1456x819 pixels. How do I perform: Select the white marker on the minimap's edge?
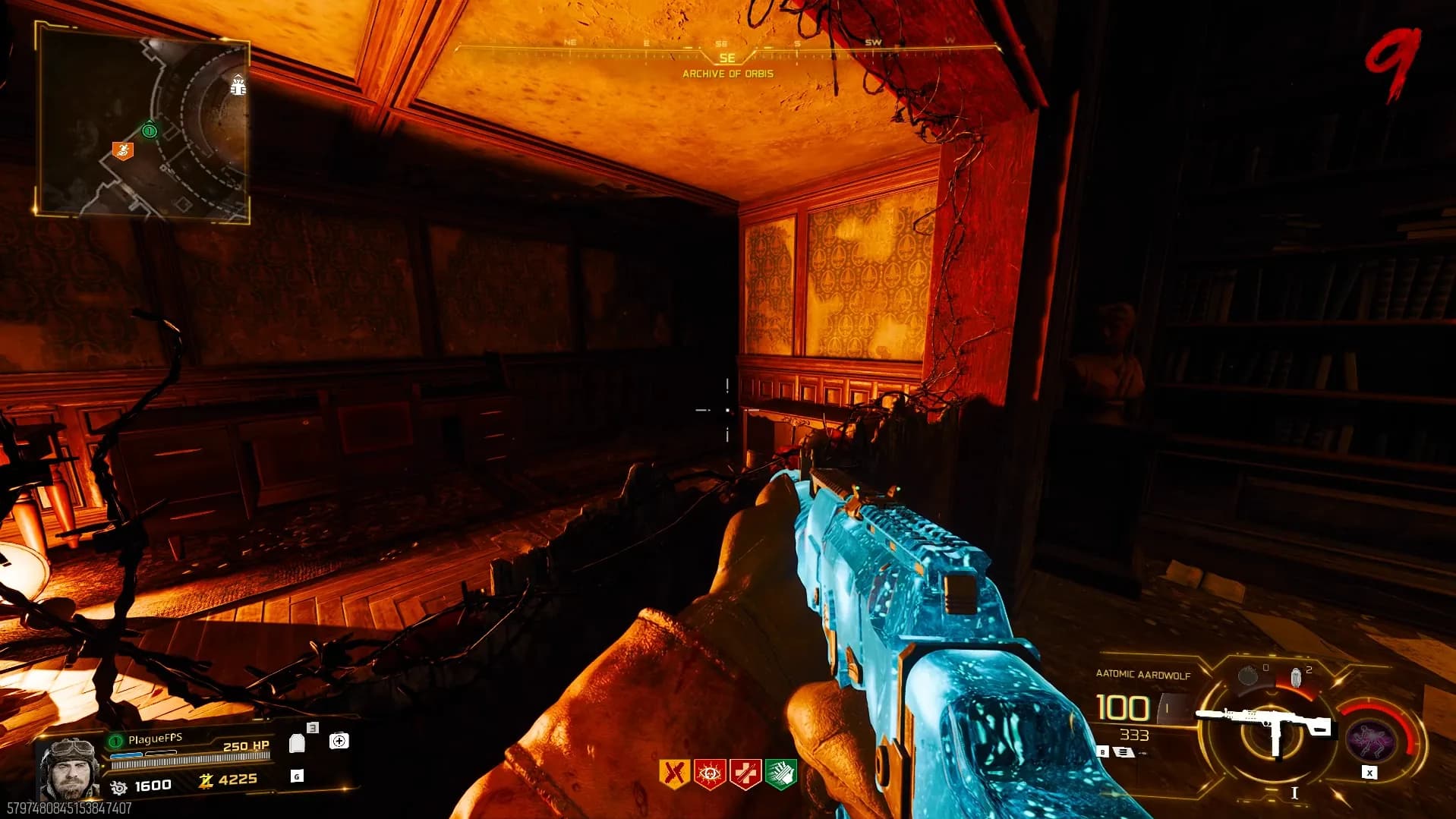tap(238, 86)
